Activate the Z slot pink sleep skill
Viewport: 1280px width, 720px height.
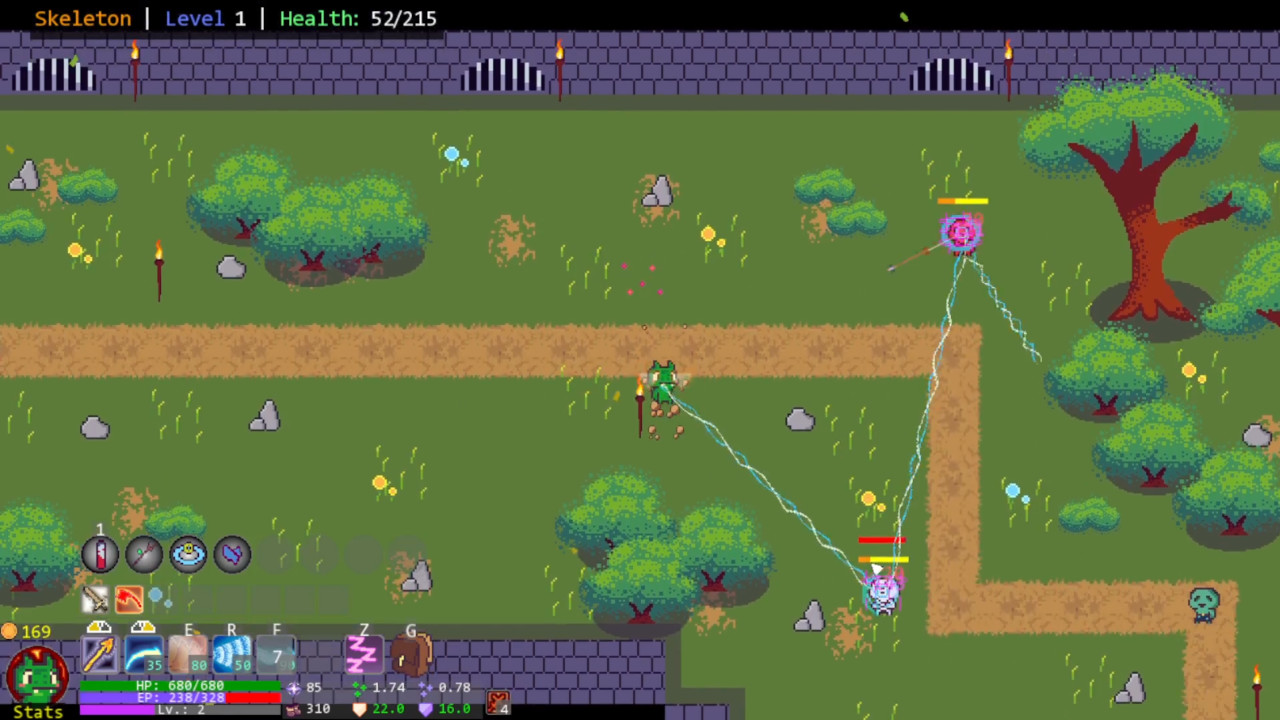(363, 655)
